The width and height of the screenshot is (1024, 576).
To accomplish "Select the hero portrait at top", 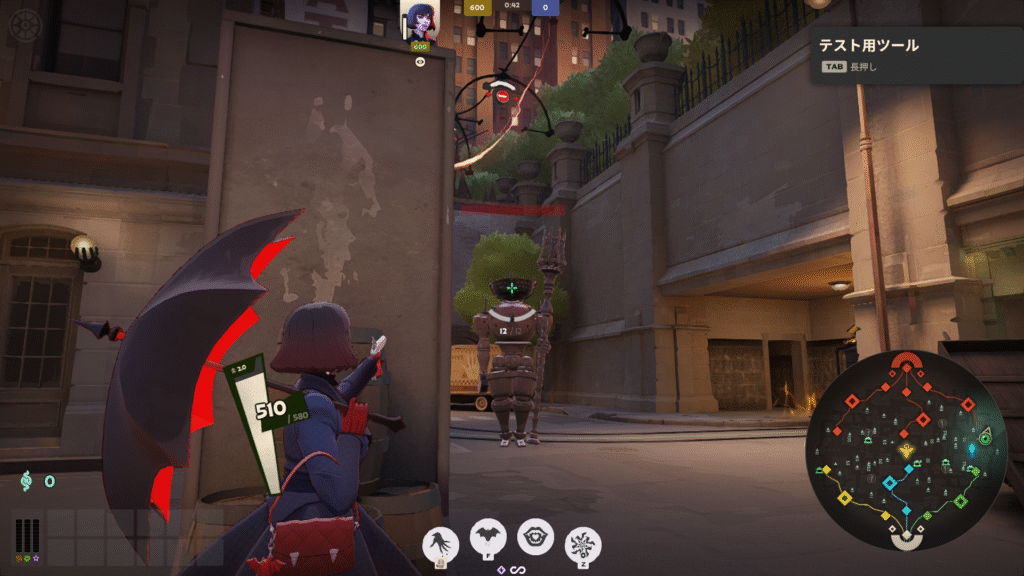I will pyautogui.click(x=419, y=21).
